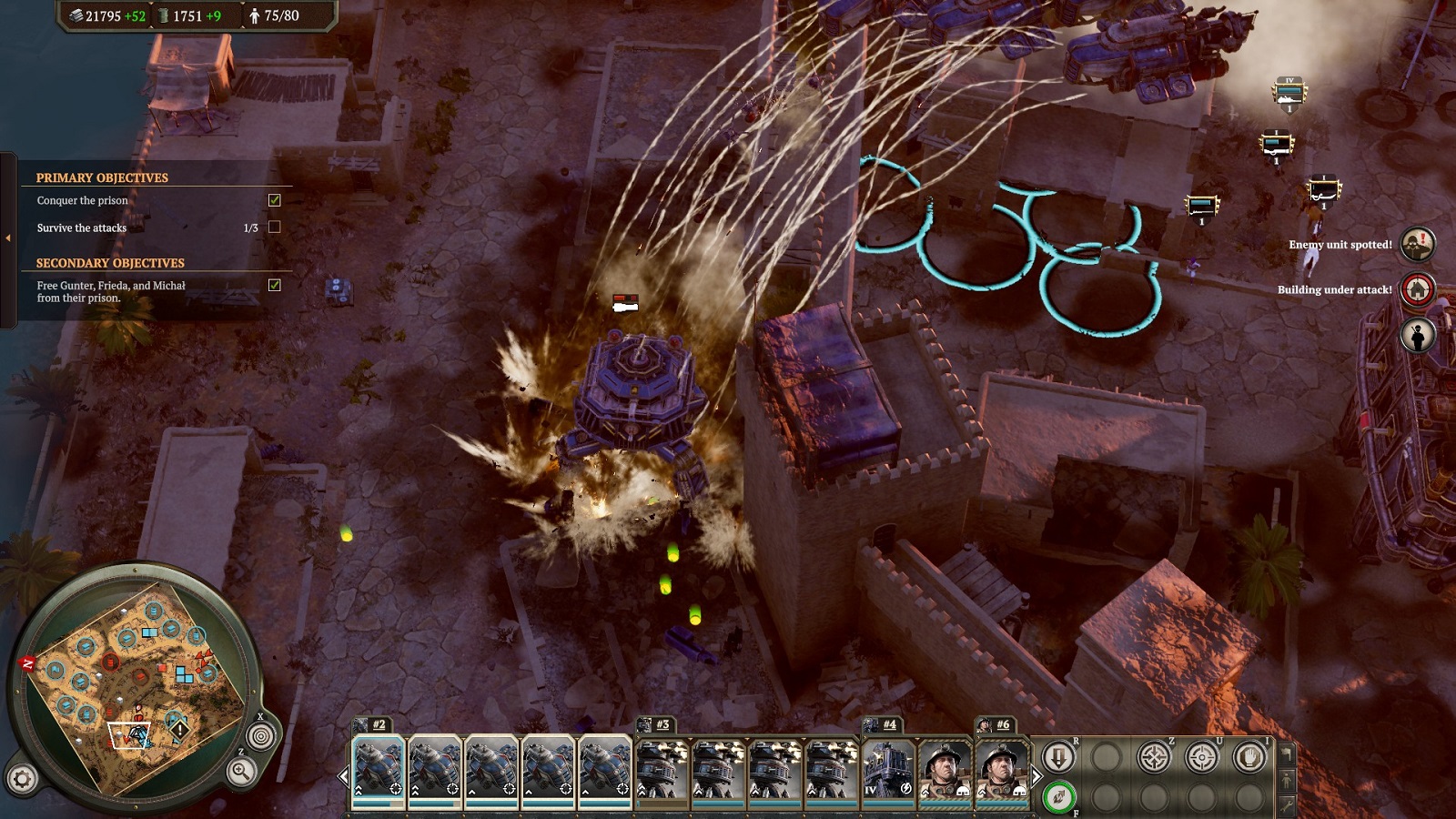Activate the hold position hand command
This screenshot has width=1456, height=819.
click(x=1249, y=757)
